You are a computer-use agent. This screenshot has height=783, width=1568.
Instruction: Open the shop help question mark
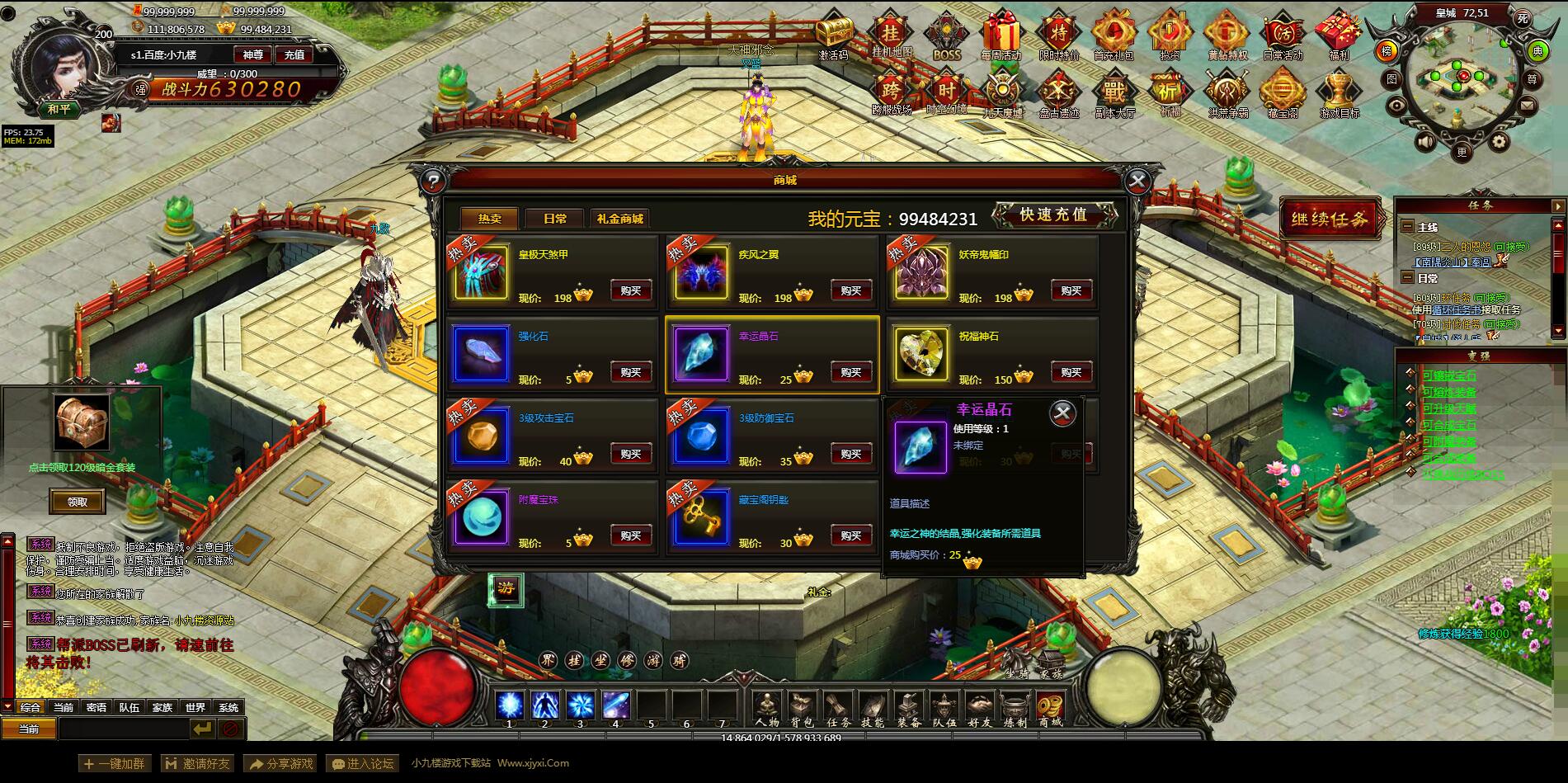433,181
